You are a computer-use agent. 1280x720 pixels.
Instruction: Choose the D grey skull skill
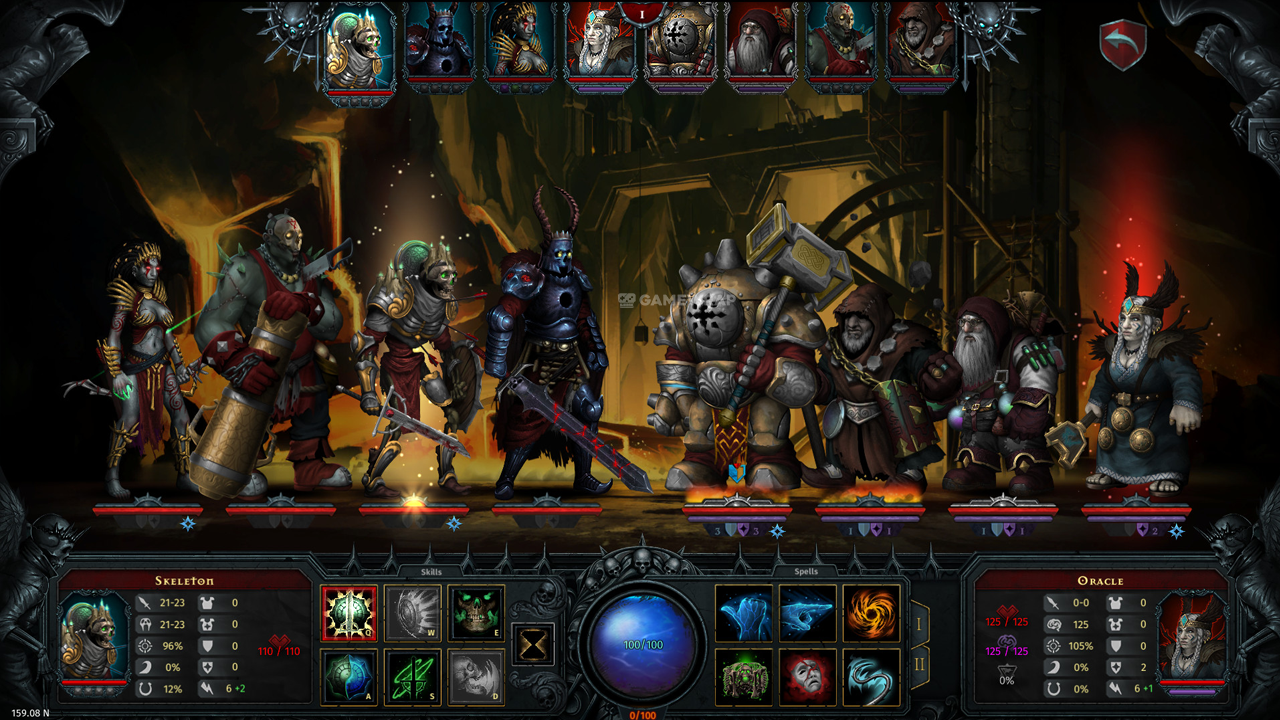(x=475, y=677)
